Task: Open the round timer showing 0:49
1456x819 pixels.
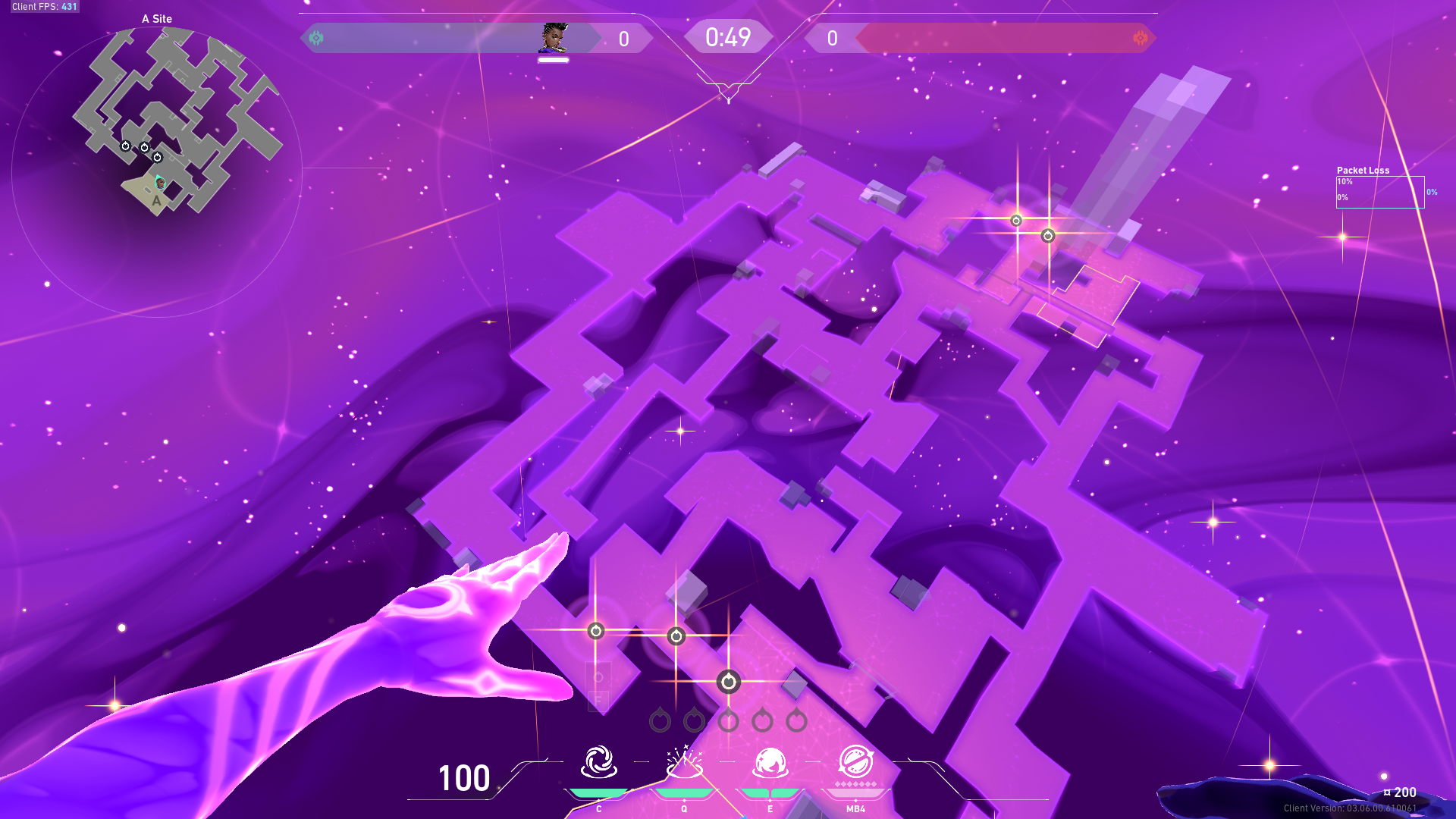Action: [x=727, y=36]
